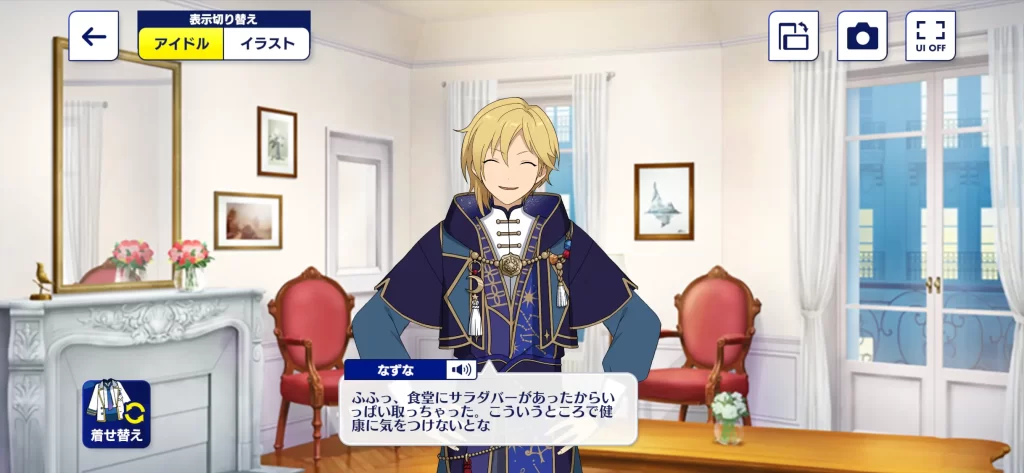Switch to the アイドル display tab

pyautogui.click(x=181, y=44)
